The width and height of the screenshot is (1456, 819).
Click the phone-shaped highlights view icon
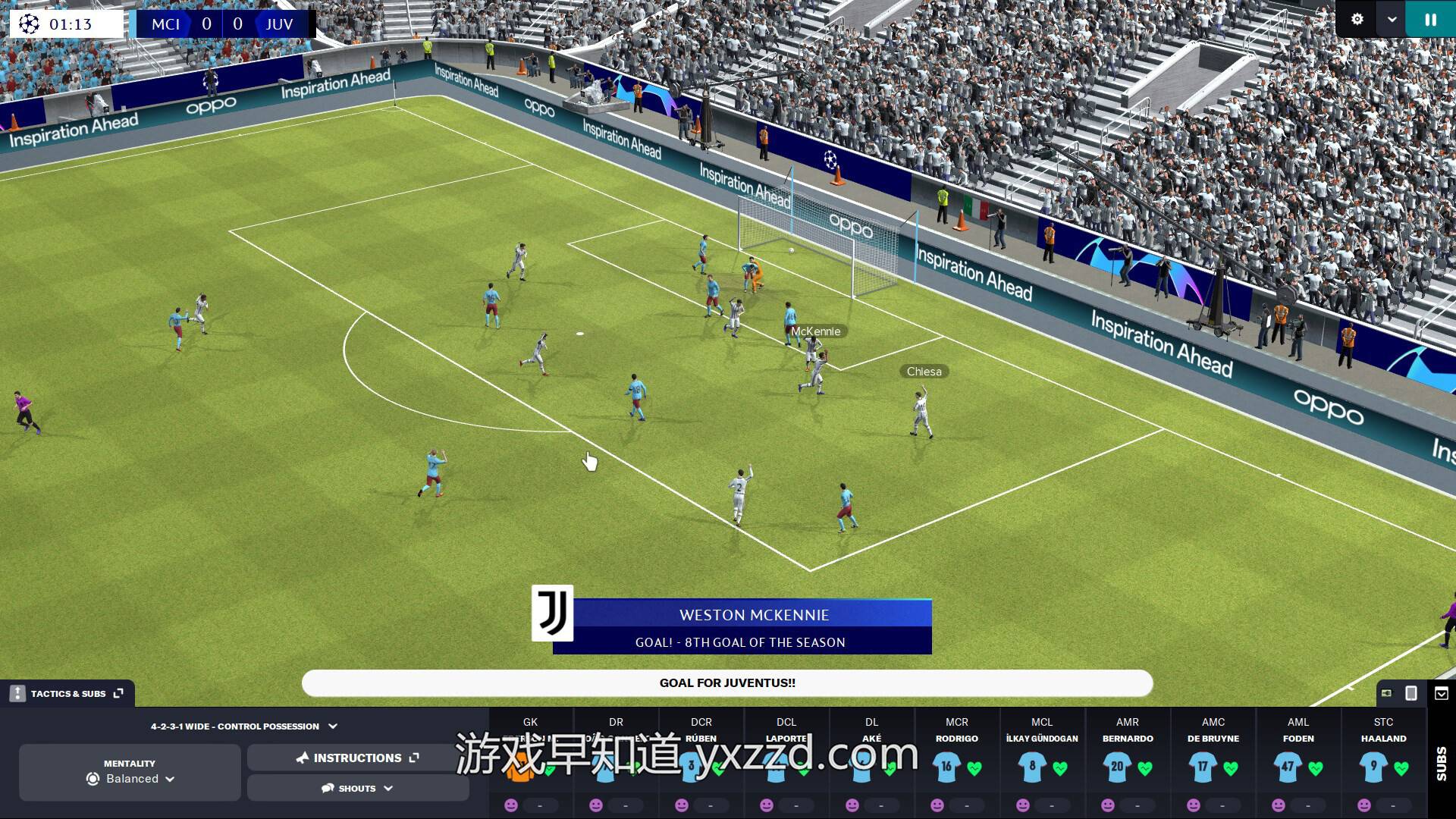[x=1412, y=692]
